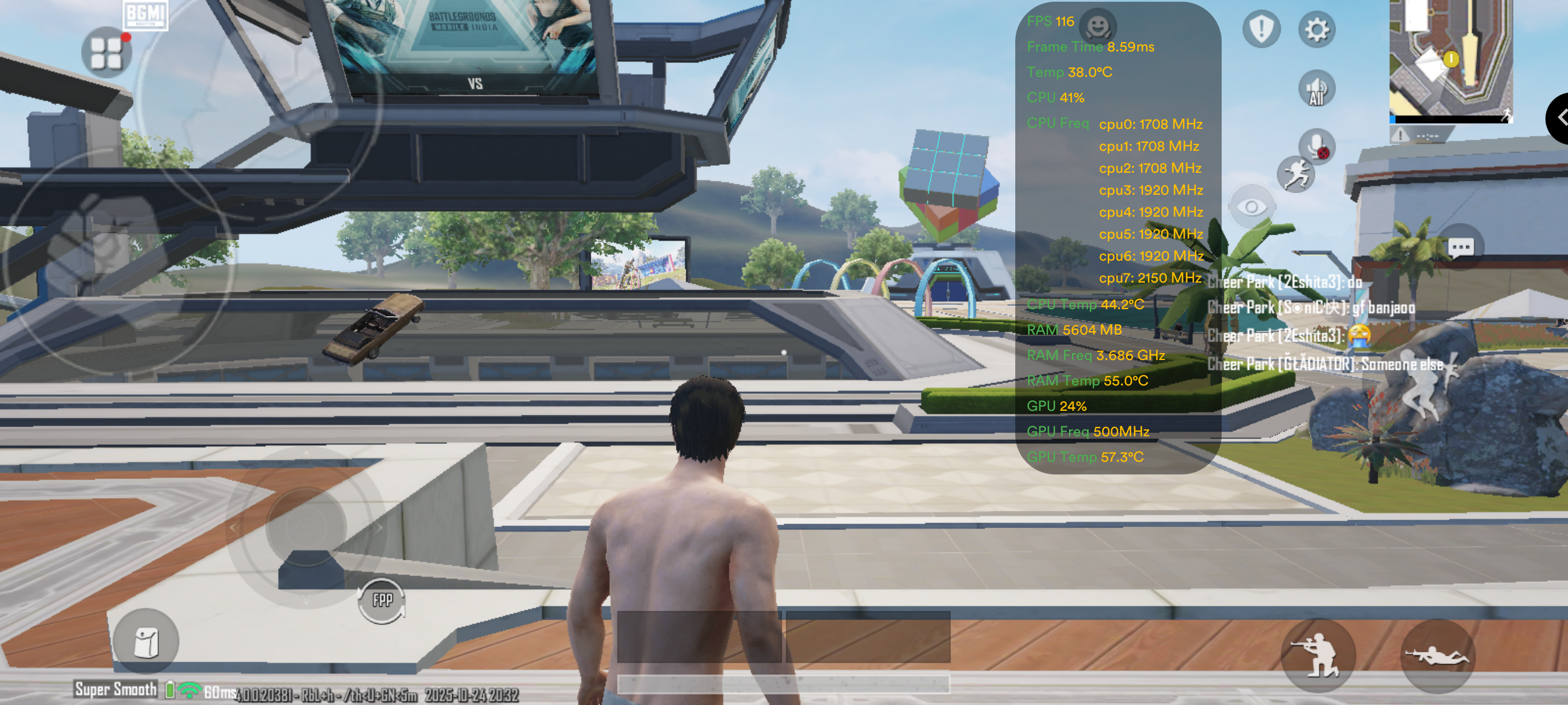Tap the sprinting figure icon

coord(1295,175)
